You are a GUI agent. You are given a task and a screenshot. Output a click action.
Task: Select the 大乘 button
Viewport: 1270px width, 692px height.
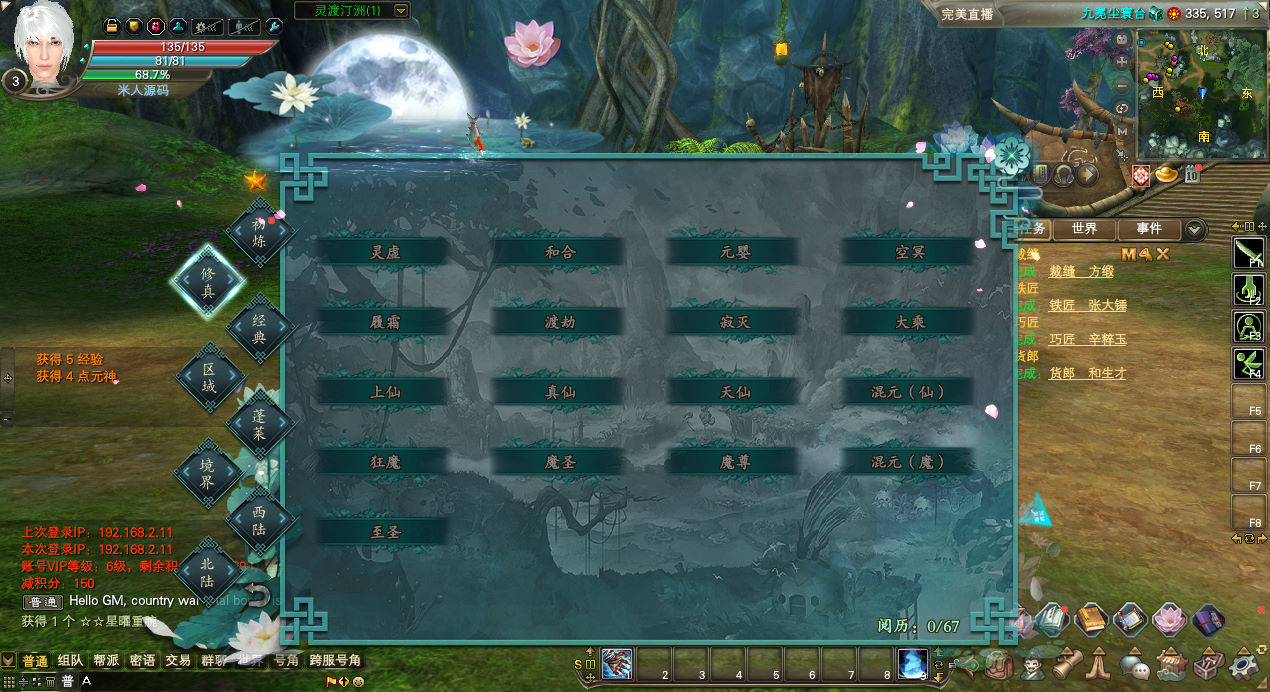coord(910,322)
